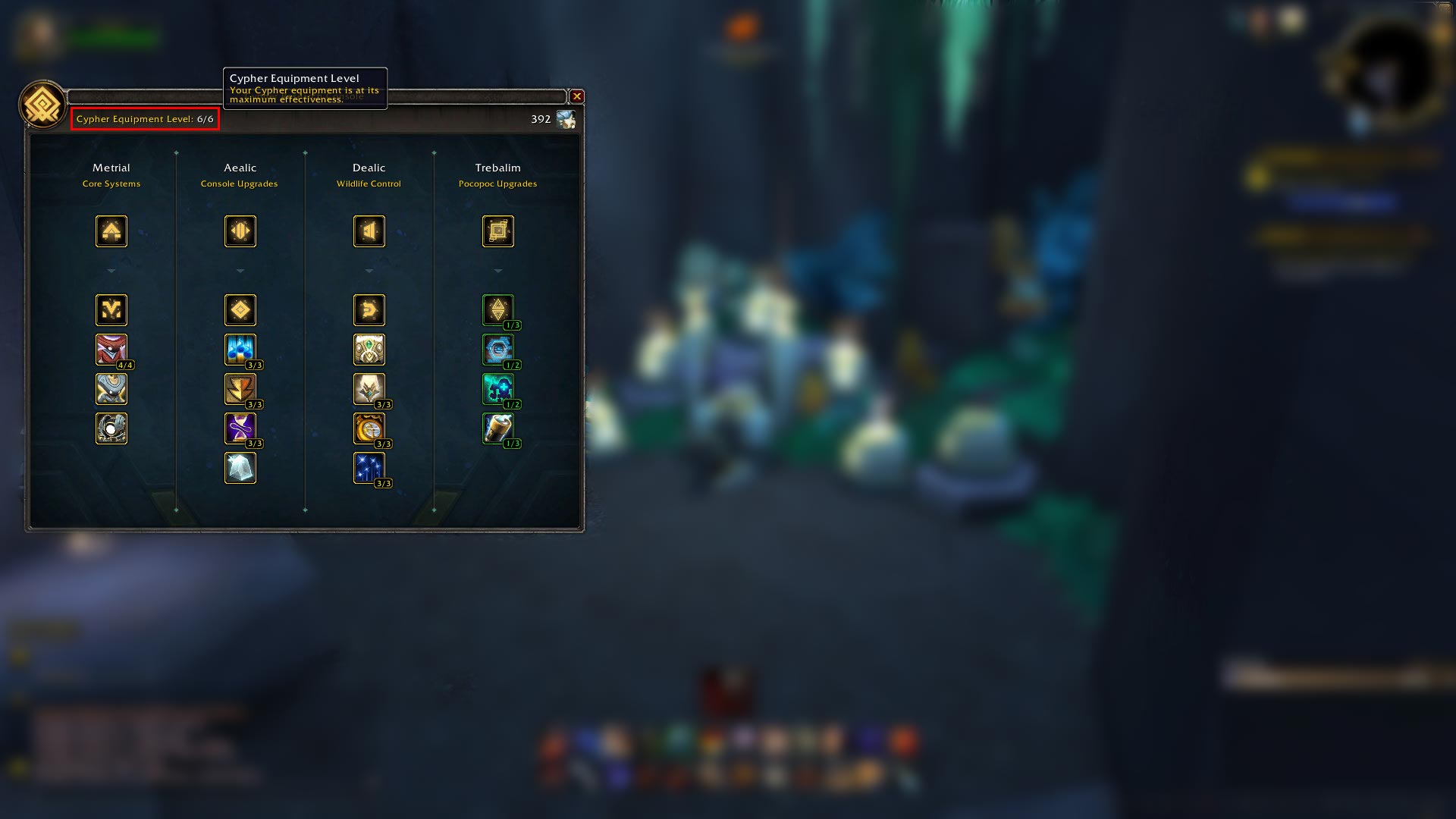This screenshot has height=819, width=1456.
Task: Select the starfield 3/3 upgrade in Dealic column
Action: tap(369, 468)
